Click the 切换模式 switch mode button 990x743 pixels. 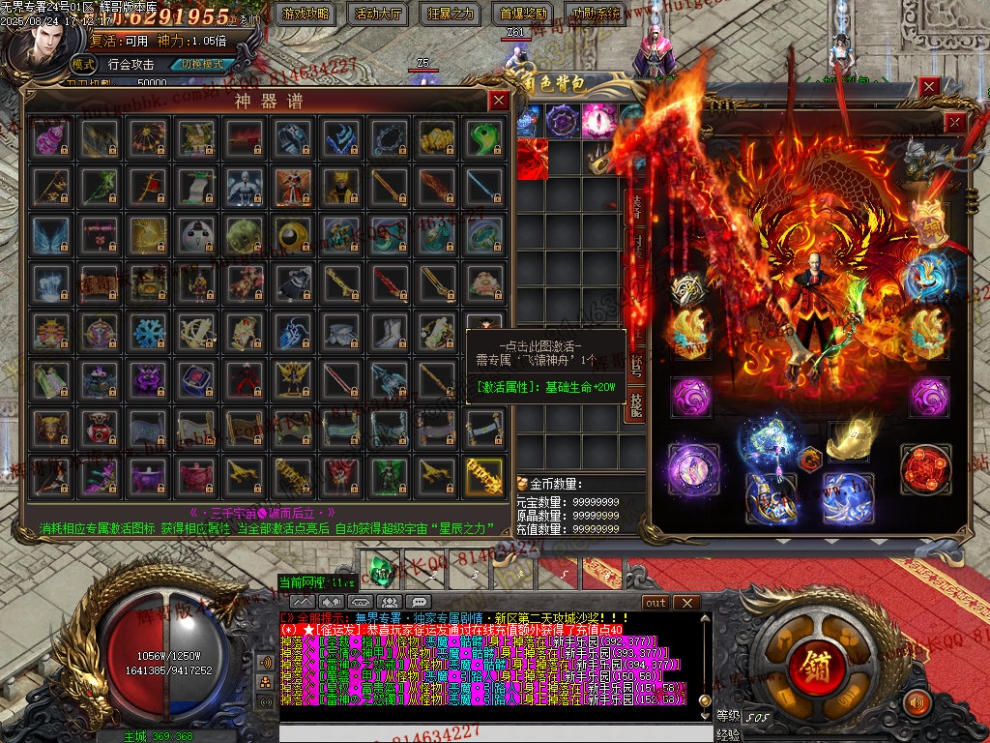tap(203, 64)
